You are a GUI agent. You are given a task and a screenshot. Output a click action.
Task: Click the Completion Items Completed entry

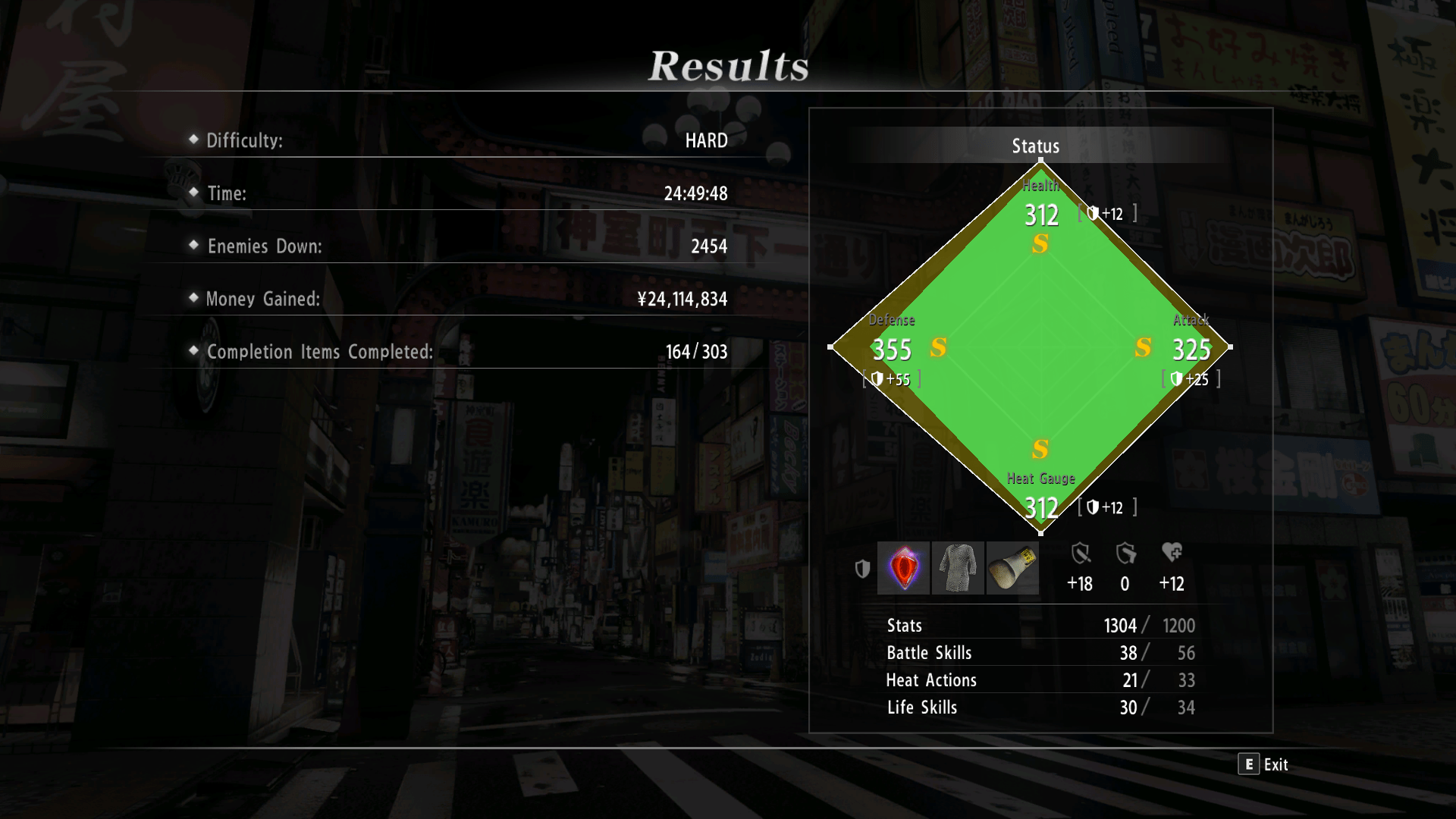(319, 352)
